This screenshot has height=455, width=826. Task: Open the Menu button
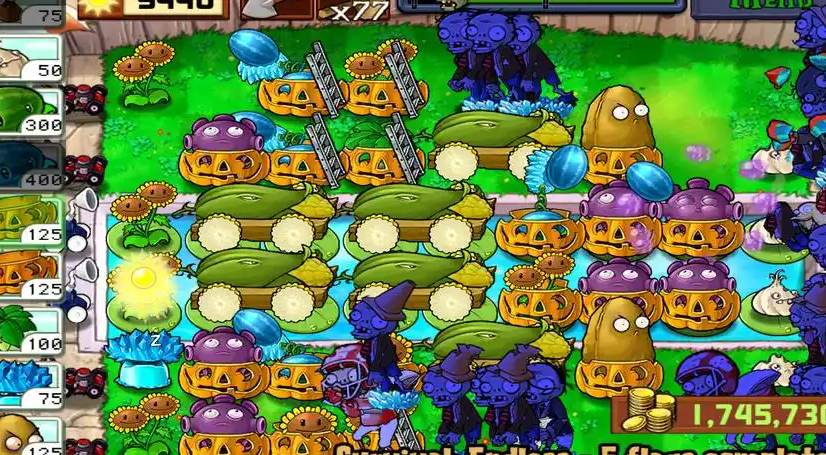click(x=765, y=6)
